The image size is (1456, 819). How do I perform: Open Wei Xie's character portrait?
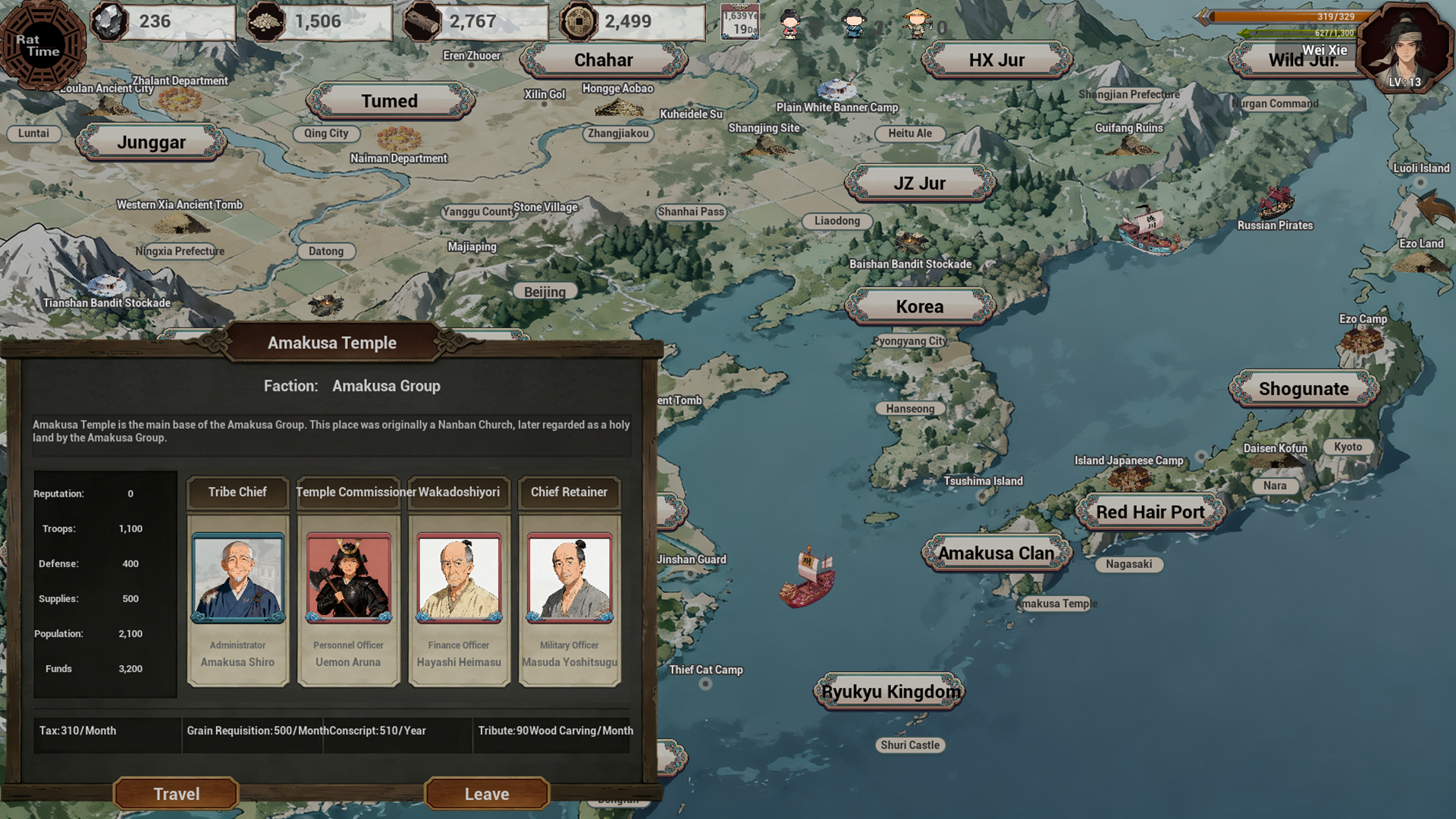coord(1404,47)
